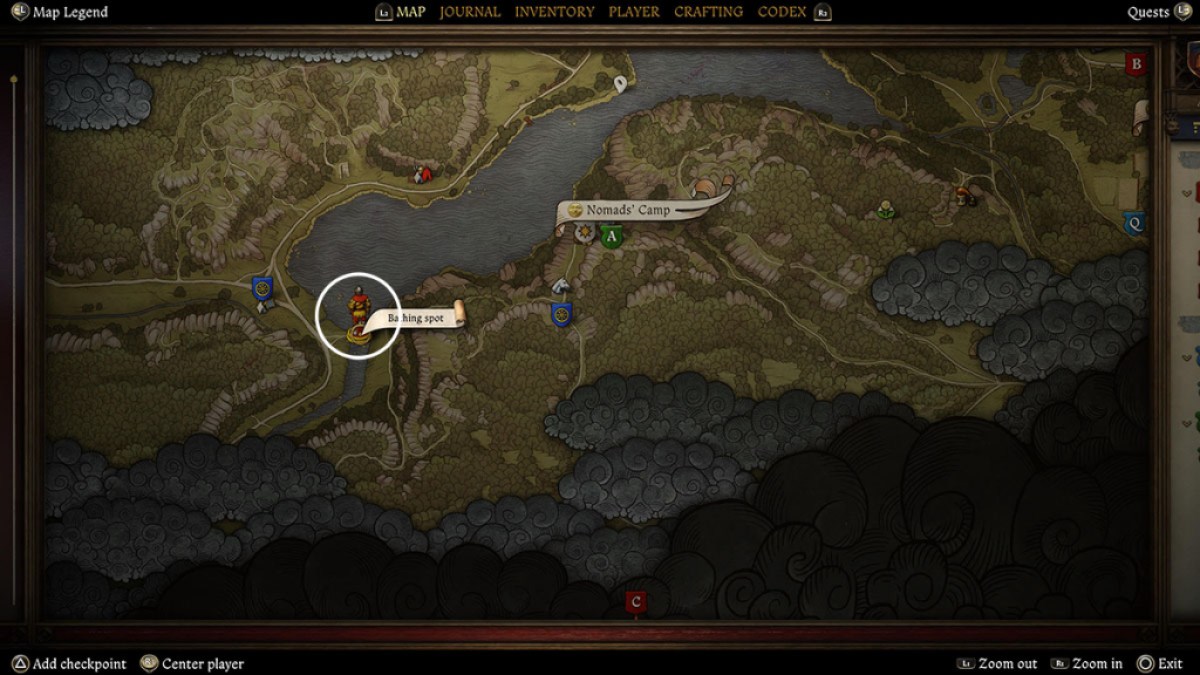Click the Bathing spot scroll label
Viewport: 1200px width, 675px height.
click(x=416, y=318)
